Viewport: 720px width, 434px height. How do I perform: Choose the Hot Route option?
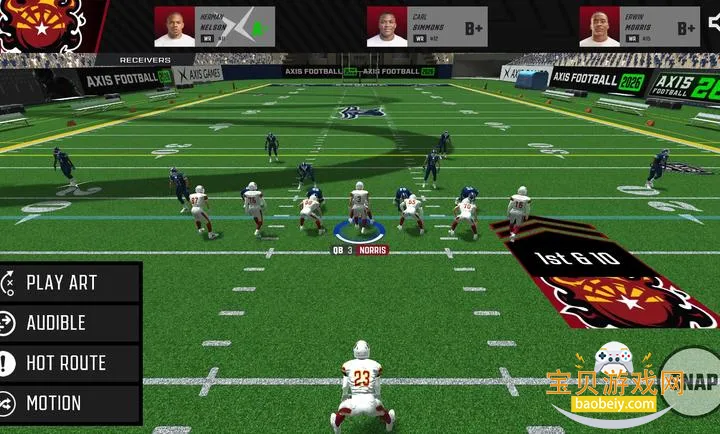click(70, 363)
